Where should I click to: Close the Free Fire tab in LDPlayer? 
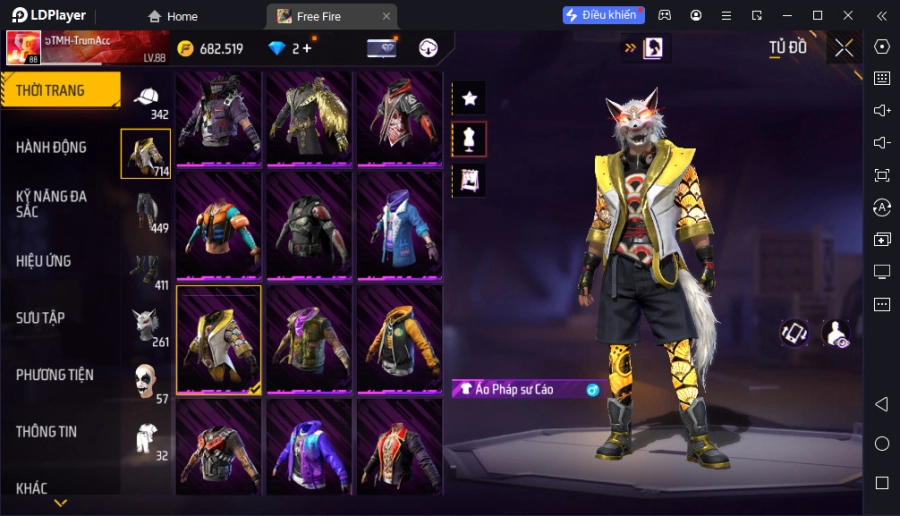click(x=386, y=16)
